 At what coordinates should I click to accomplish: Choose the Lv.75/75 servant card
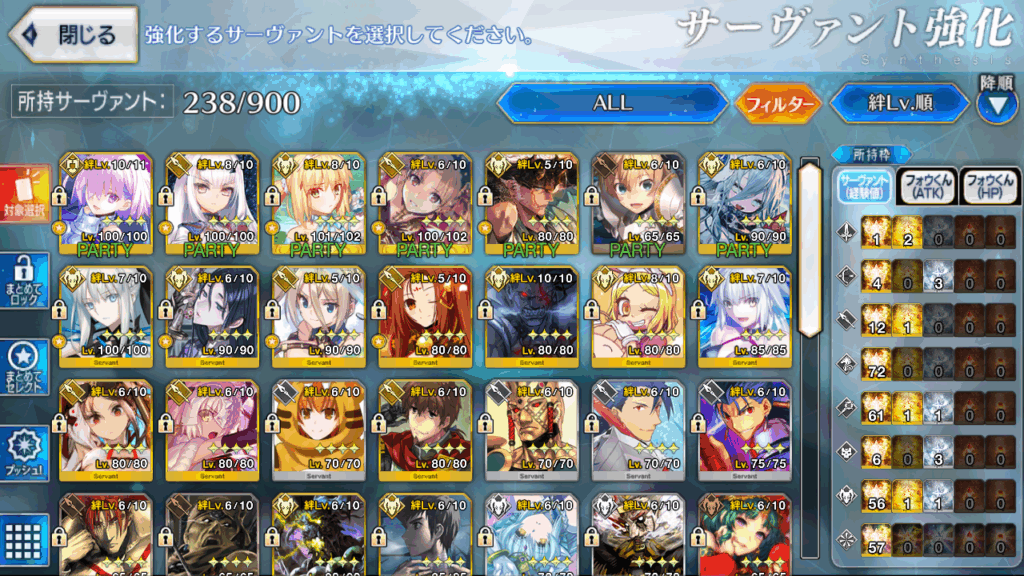pos(741,428)
